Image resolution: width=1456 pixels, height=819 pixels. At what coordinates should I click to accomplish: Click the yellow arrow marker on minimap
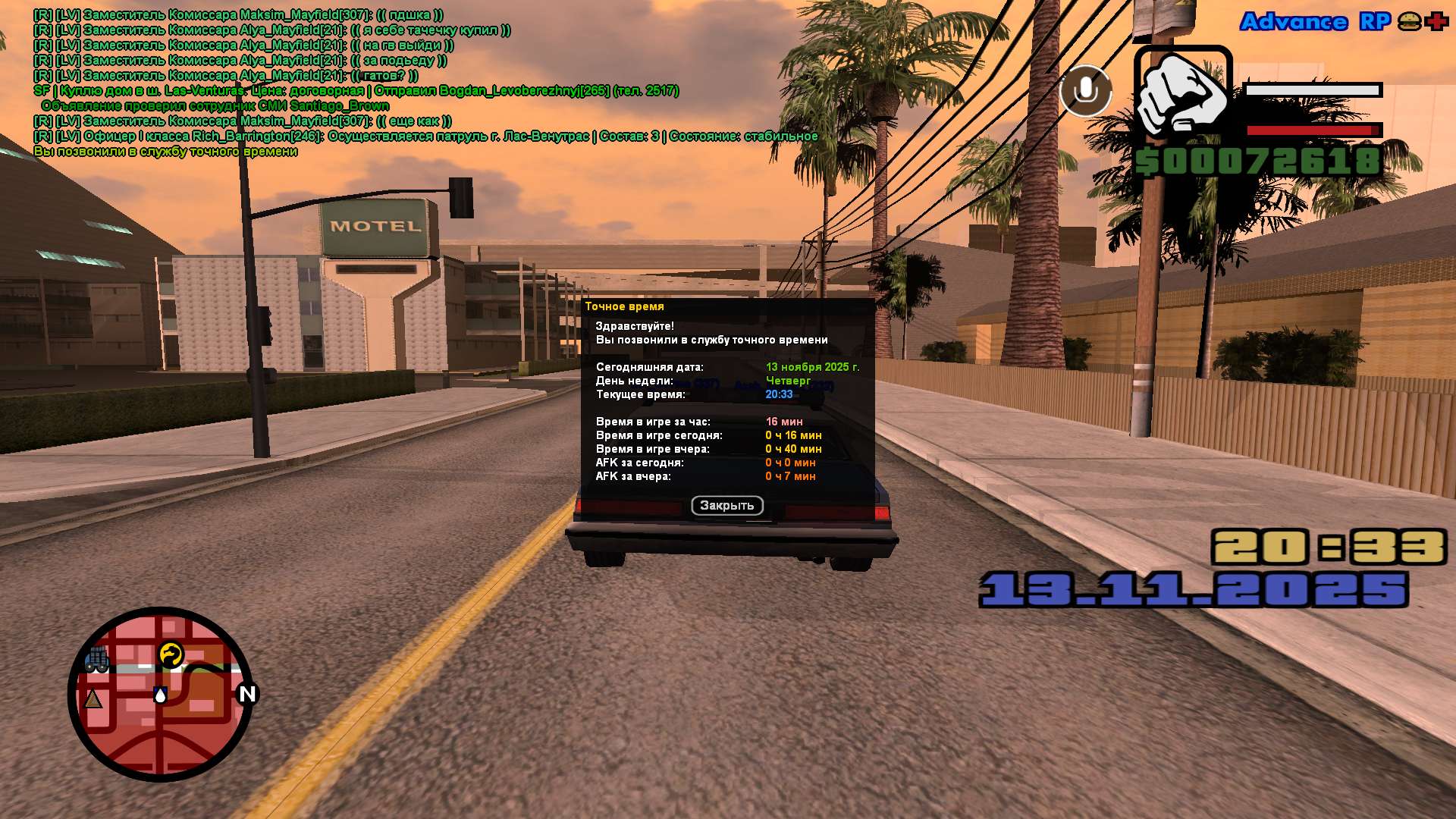171,654
